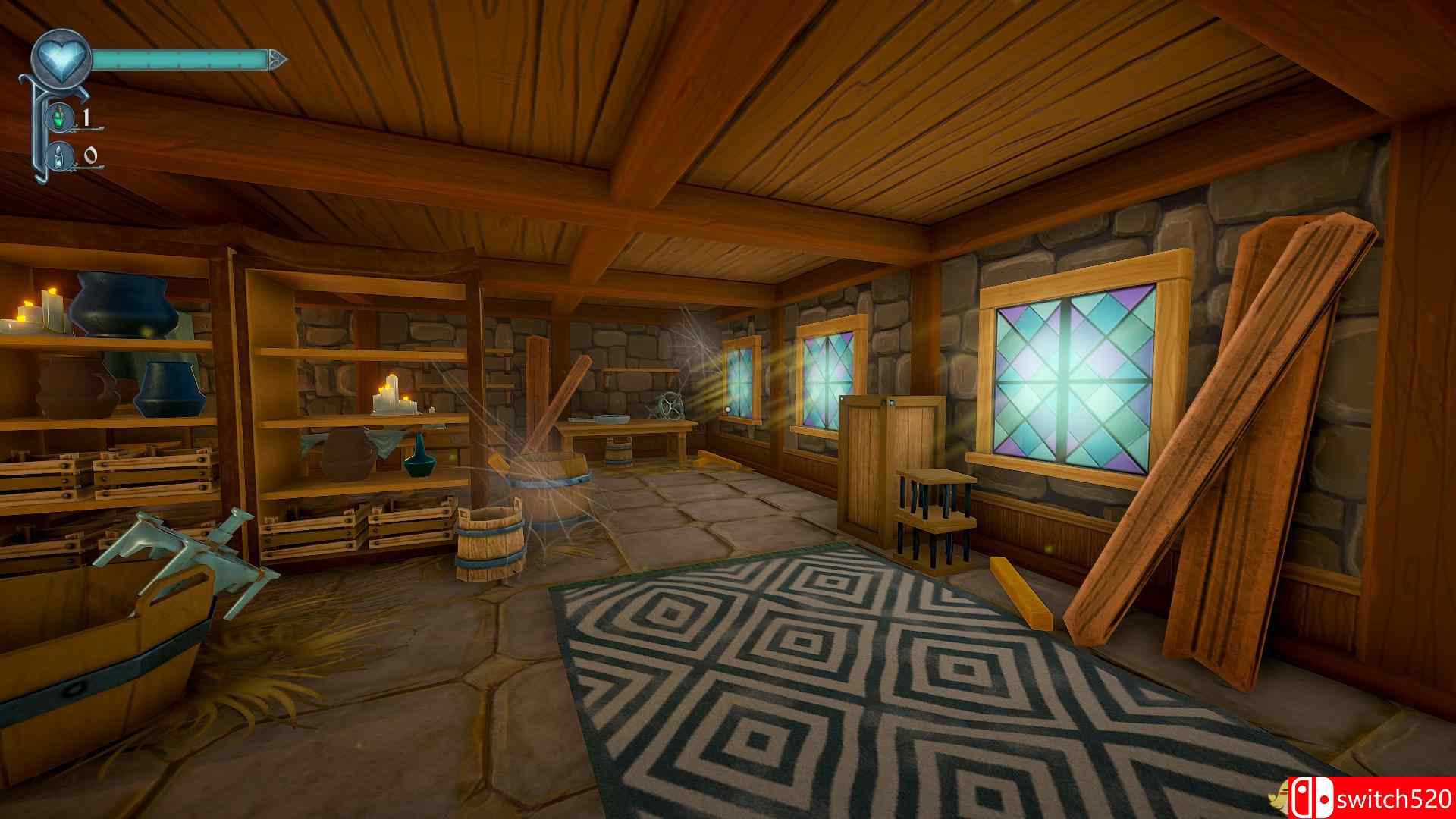Select the white candle item icon
Screen dimensions: 1456x819
tap(61, 156)
